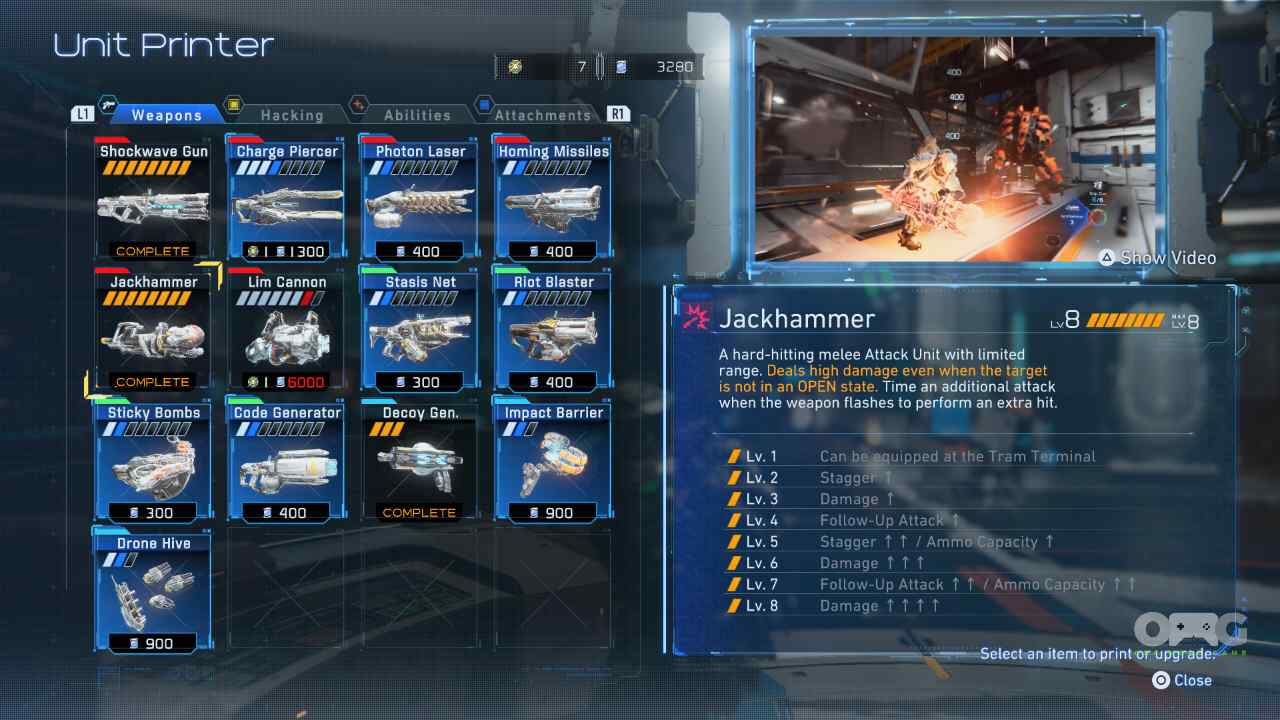Open the Hacking tab
Viewport: 1280px width, 720px height.
(x=291, y=115)
